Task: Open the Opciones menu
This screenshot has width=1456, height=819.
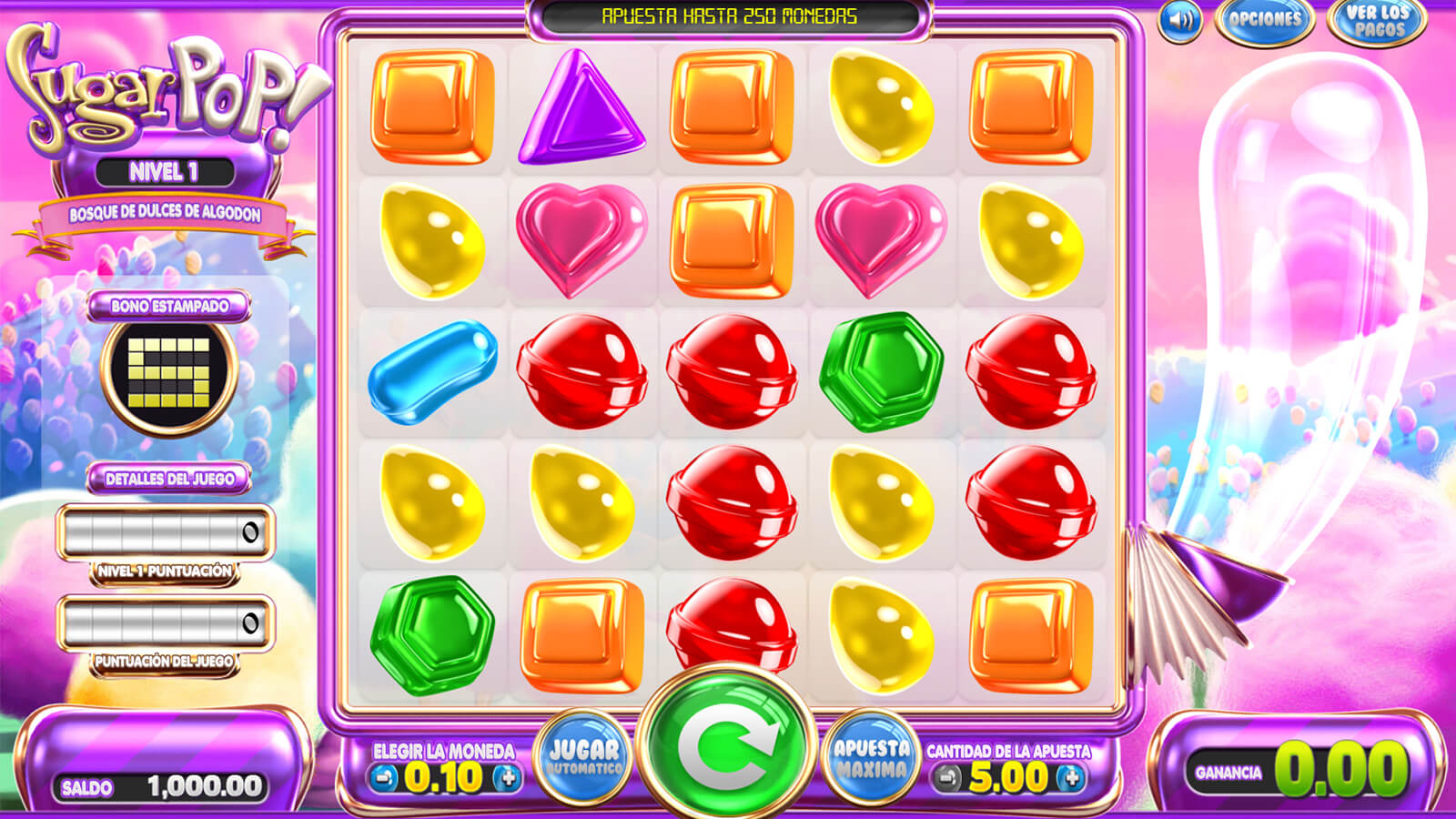Action: coord(1264,20)
